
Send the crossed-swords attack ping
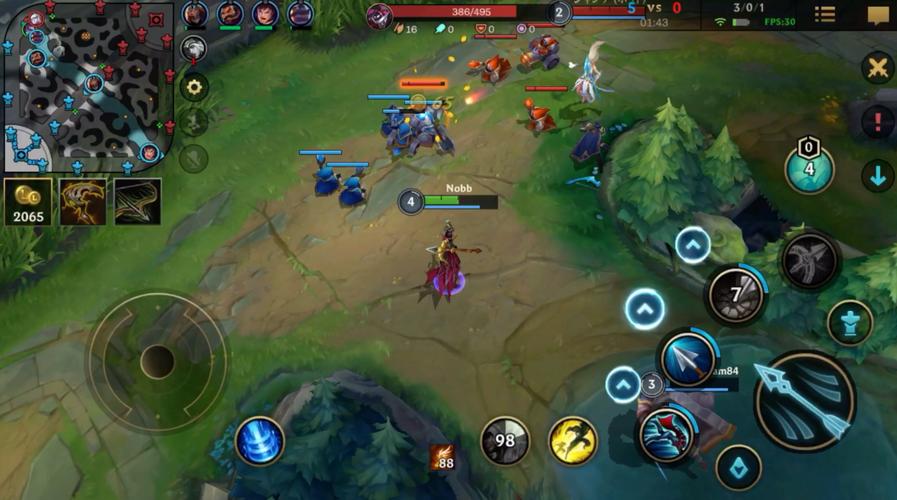pos(877,68)
